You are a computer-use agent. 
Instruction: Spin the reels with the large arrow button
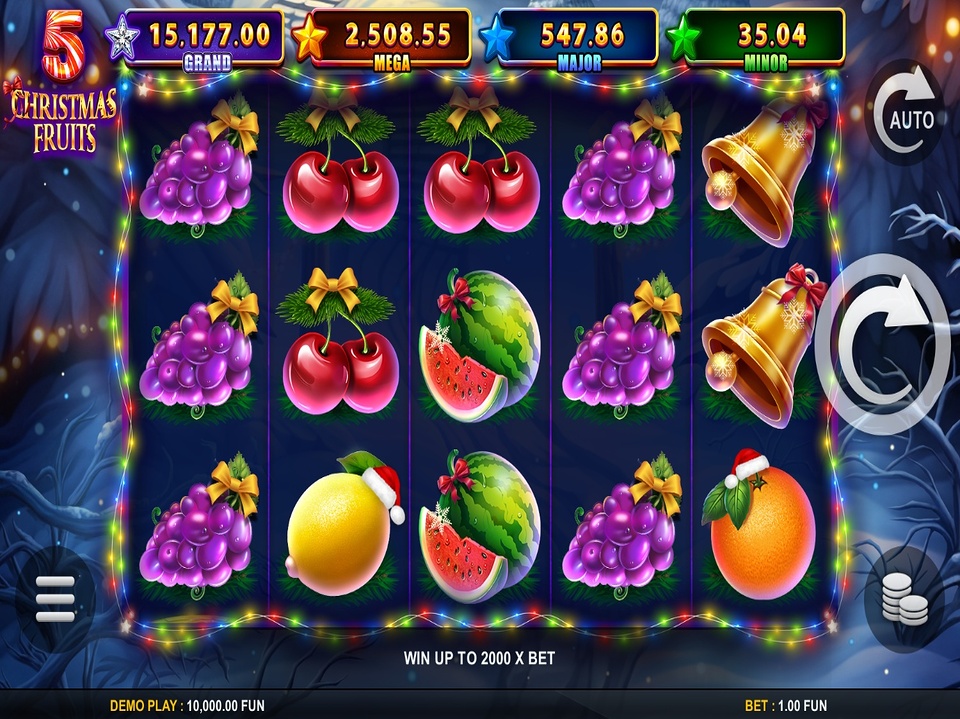(x=883, y=344)
